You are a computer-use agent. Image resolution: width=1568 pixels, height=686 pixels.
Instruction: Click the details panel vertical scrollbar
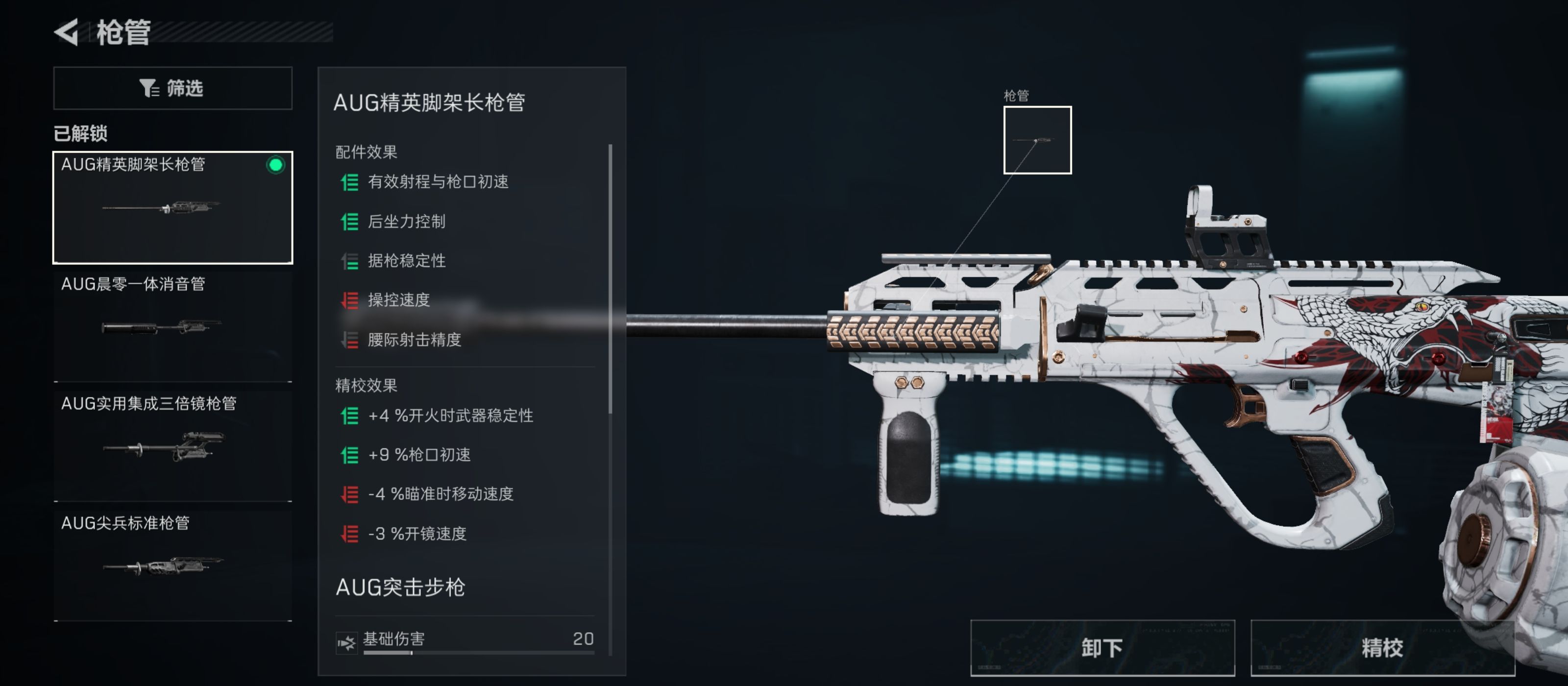(x=610, y=280)
